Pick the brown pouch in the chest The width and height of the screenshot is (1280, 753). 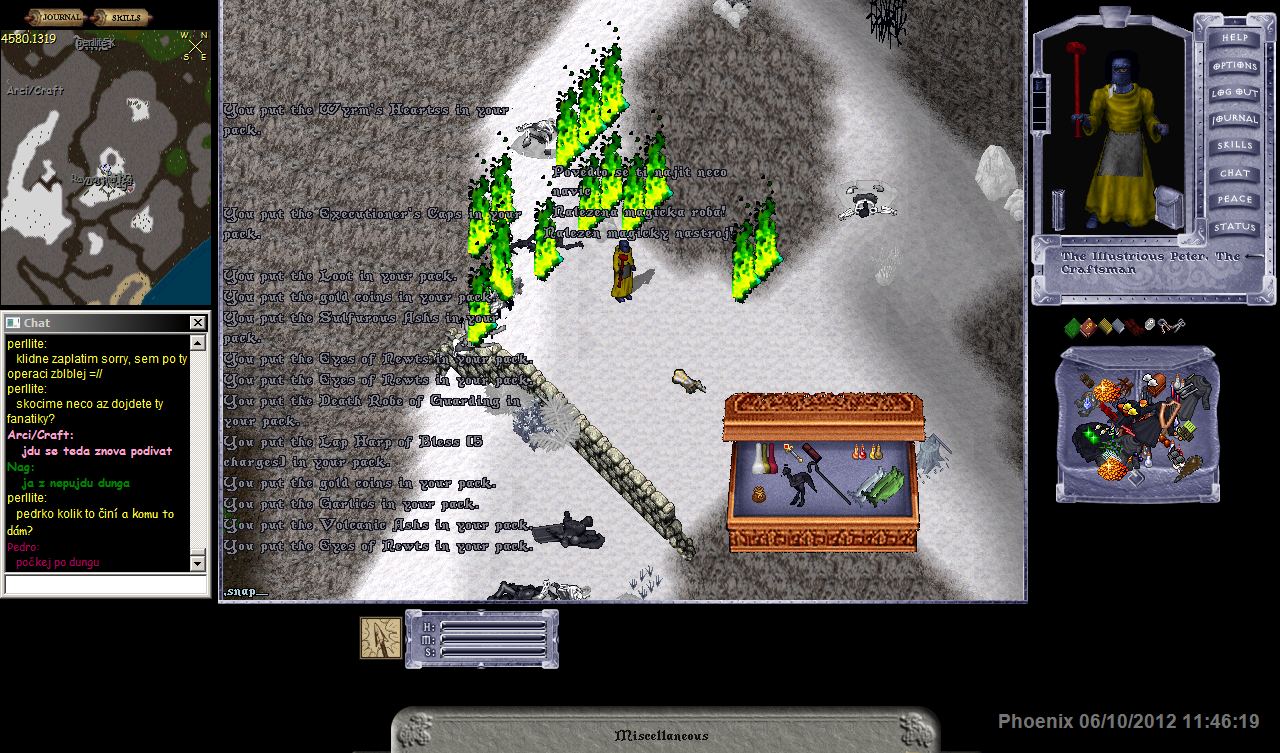tap(759, 494)
